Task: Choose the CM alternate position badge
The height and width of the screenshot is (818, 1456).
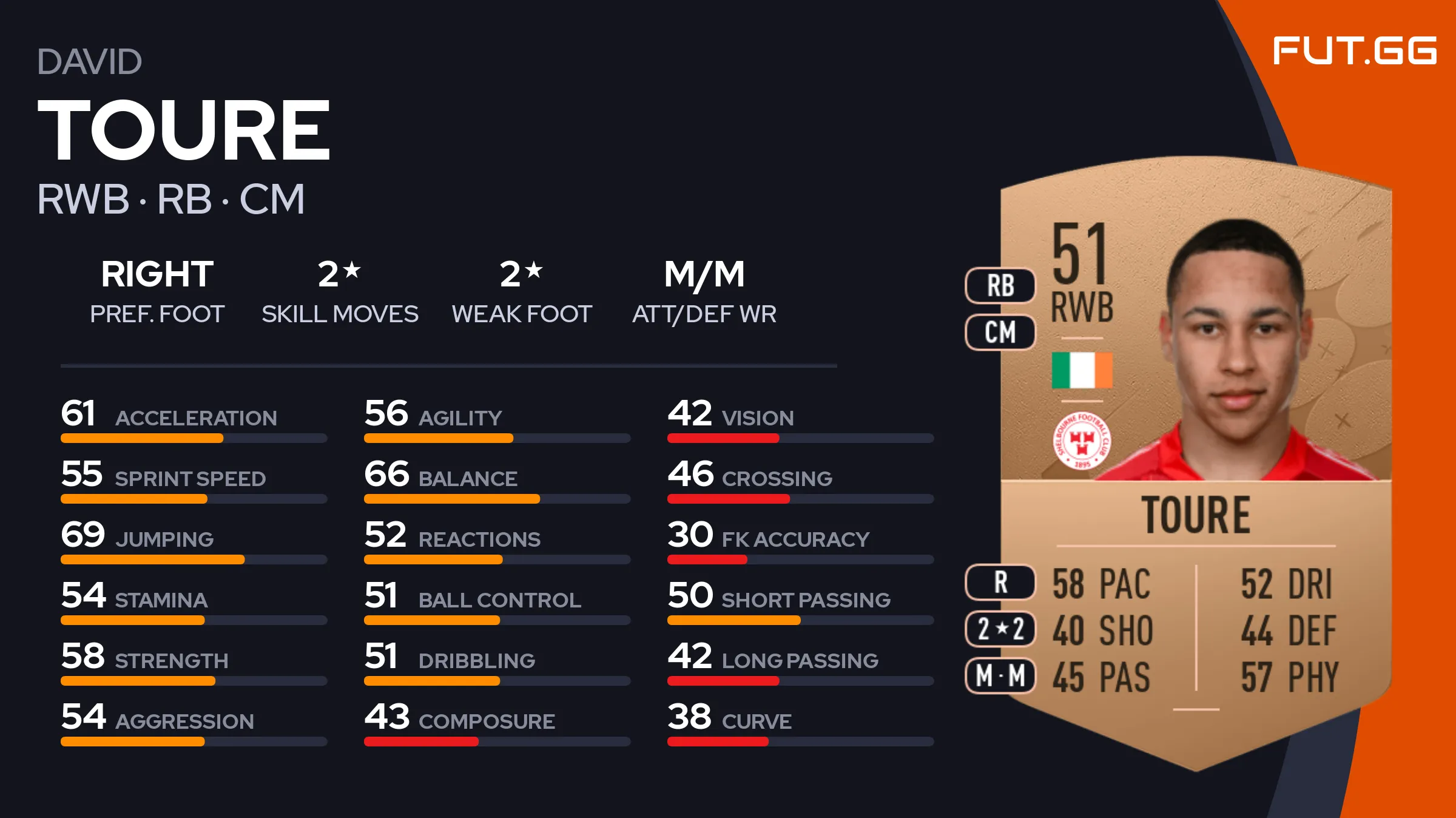Action: (1000, 333)
